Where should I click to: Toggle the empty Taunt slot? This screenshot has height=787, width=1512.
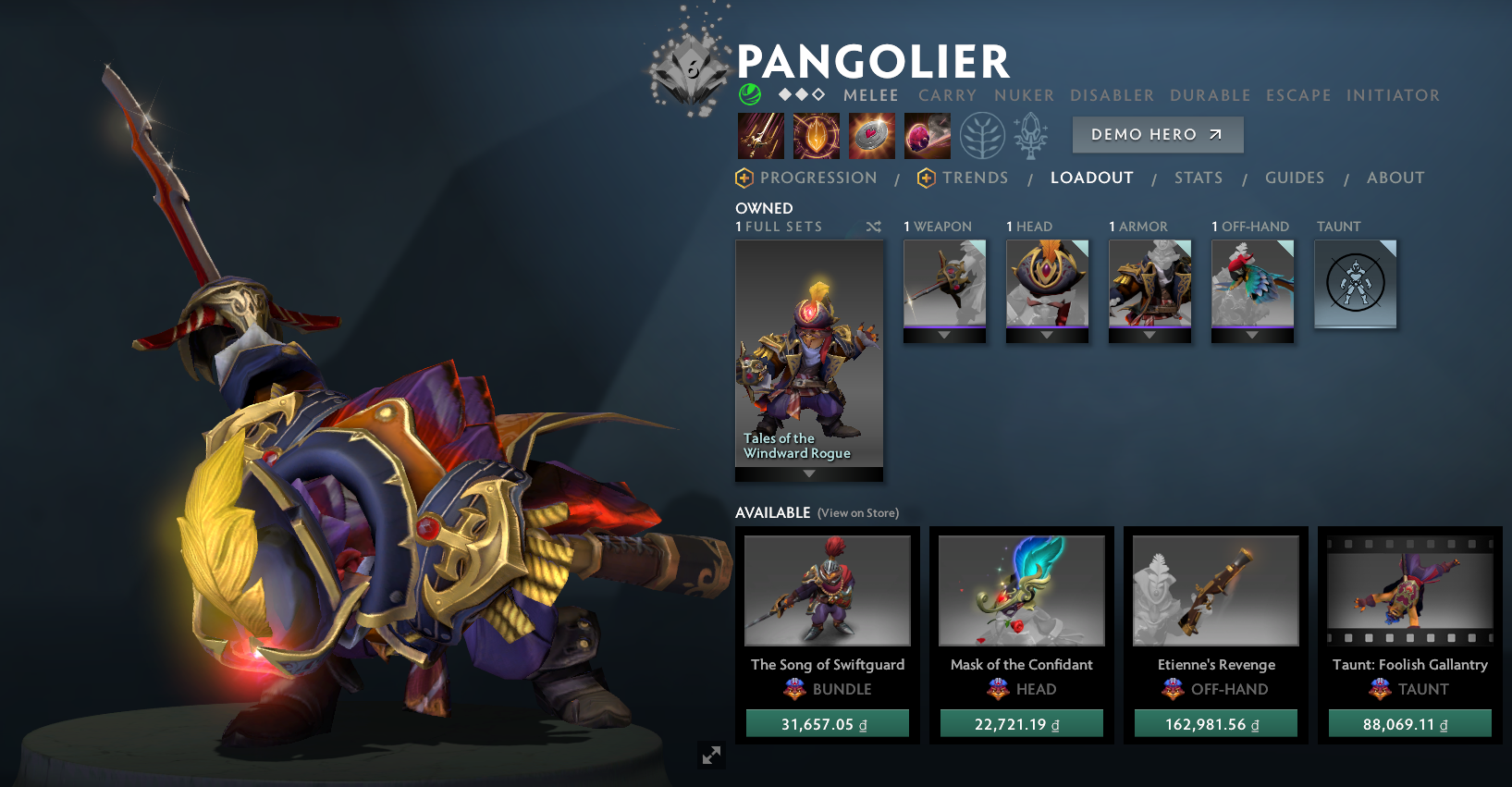[1356, 284]
